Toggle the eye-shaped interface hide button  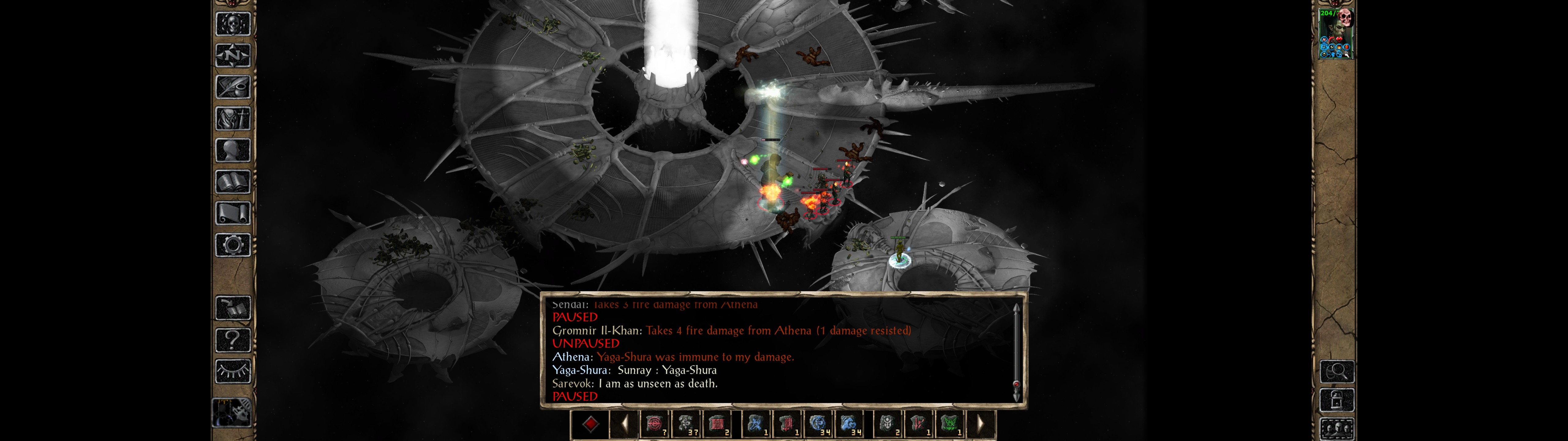click(x=232, y=370)
